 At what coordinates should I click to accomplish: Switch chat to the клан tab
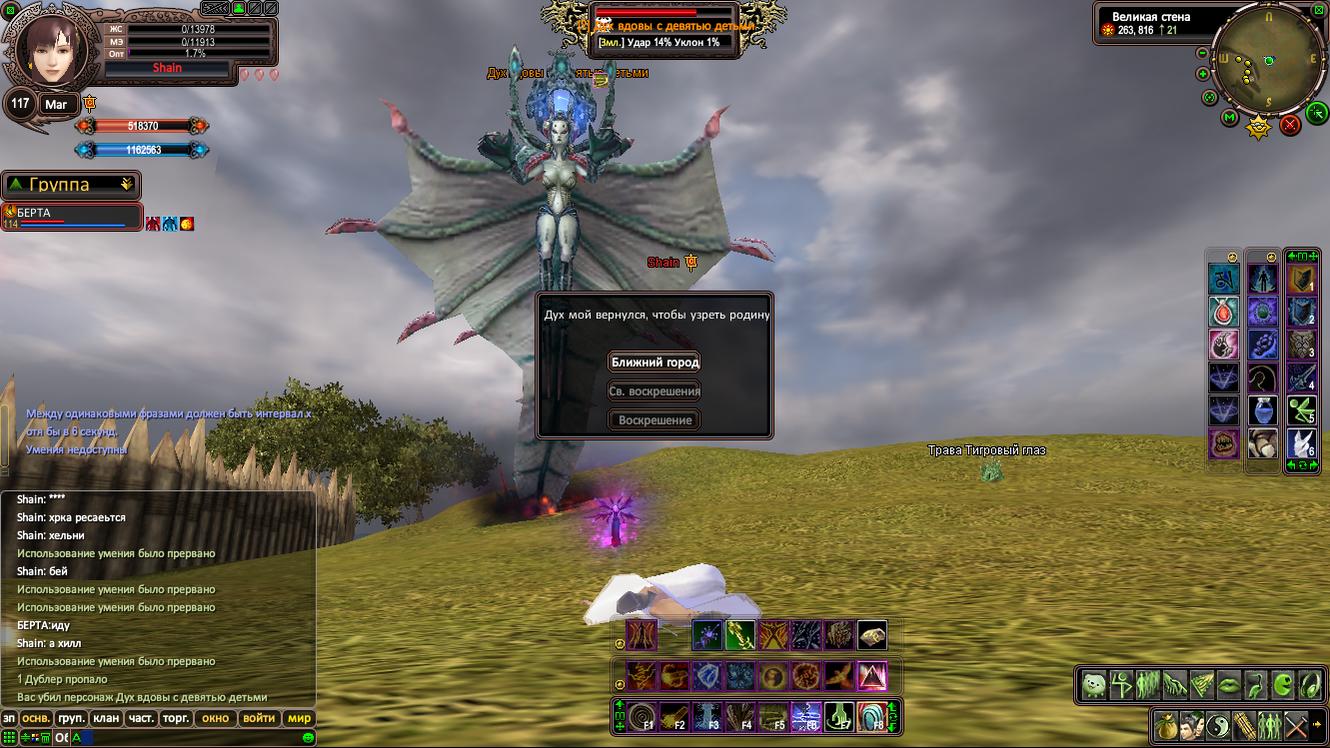106,718
